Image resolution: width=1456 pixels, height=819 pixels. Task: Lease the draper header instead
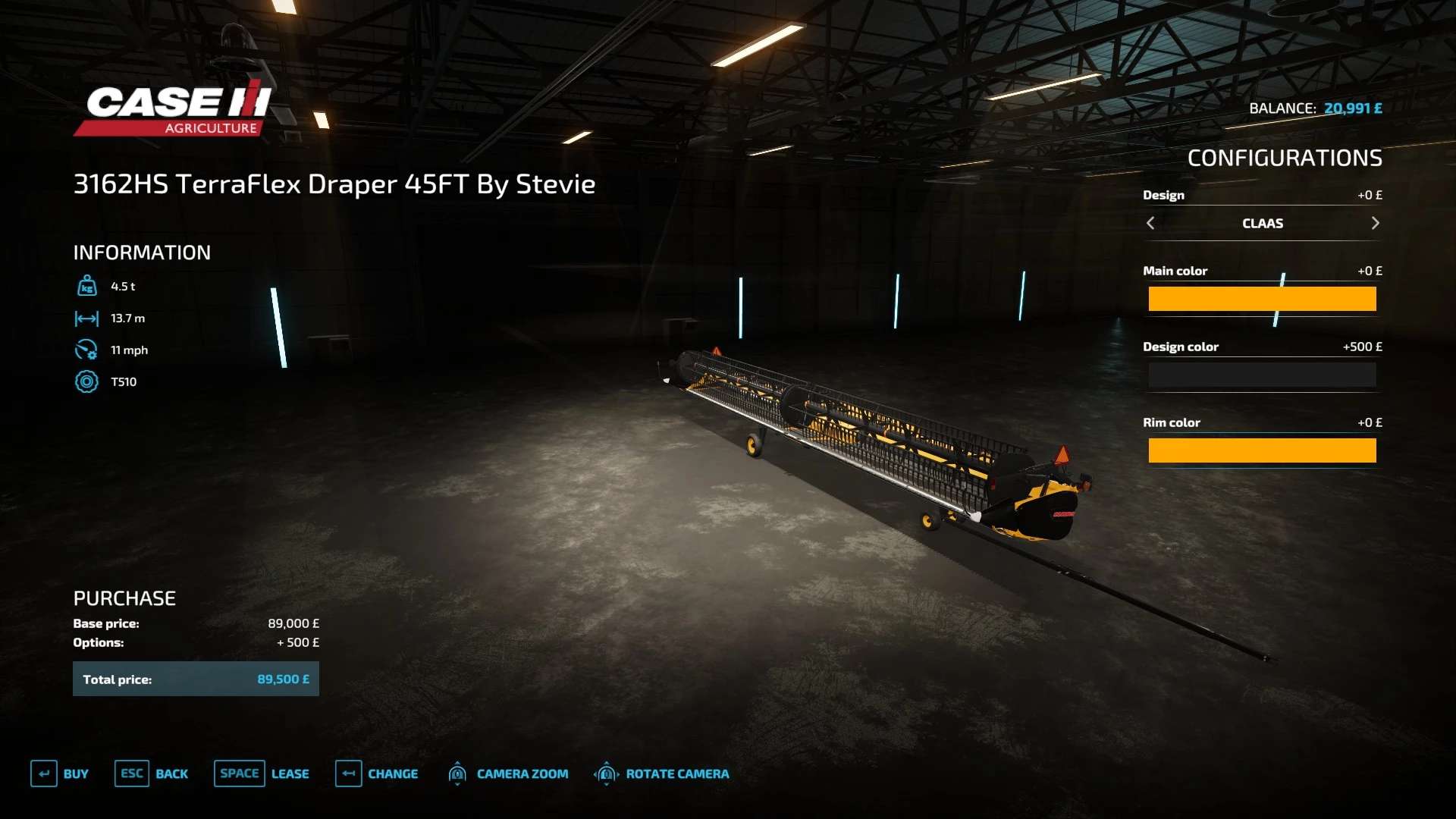(262, 773)
